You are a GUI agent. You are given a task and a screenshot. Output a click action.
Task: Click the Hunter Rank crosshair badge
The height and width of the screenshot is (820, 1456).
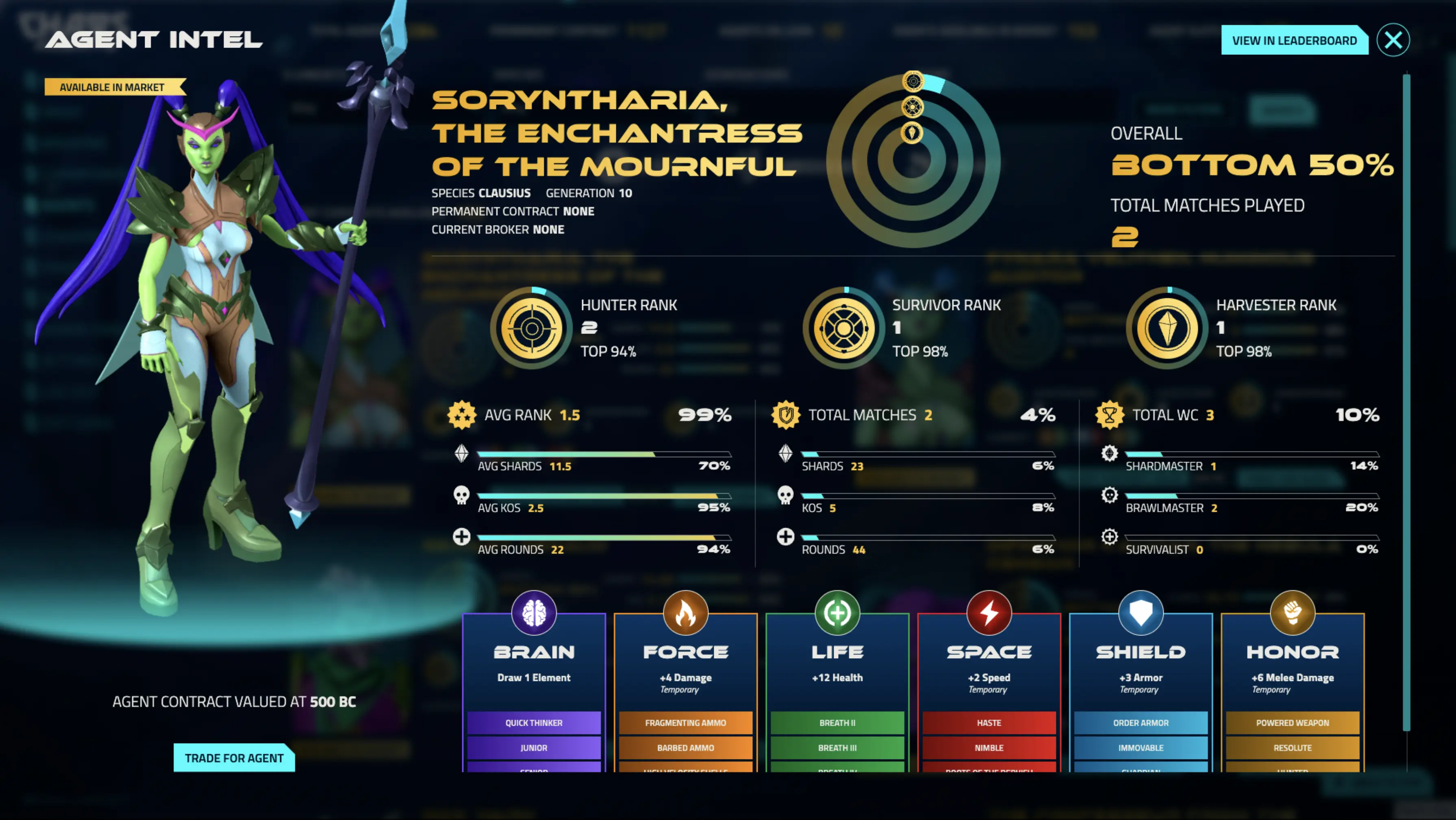click(x=531, y=328)
